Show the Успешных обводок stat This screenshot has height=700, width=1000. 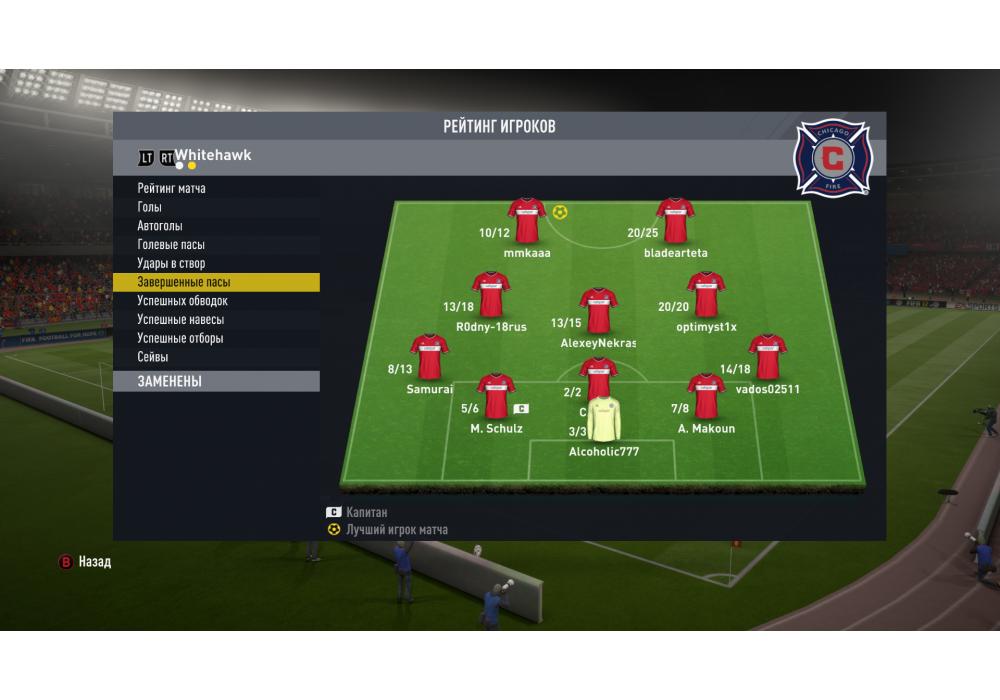[183, 301]
